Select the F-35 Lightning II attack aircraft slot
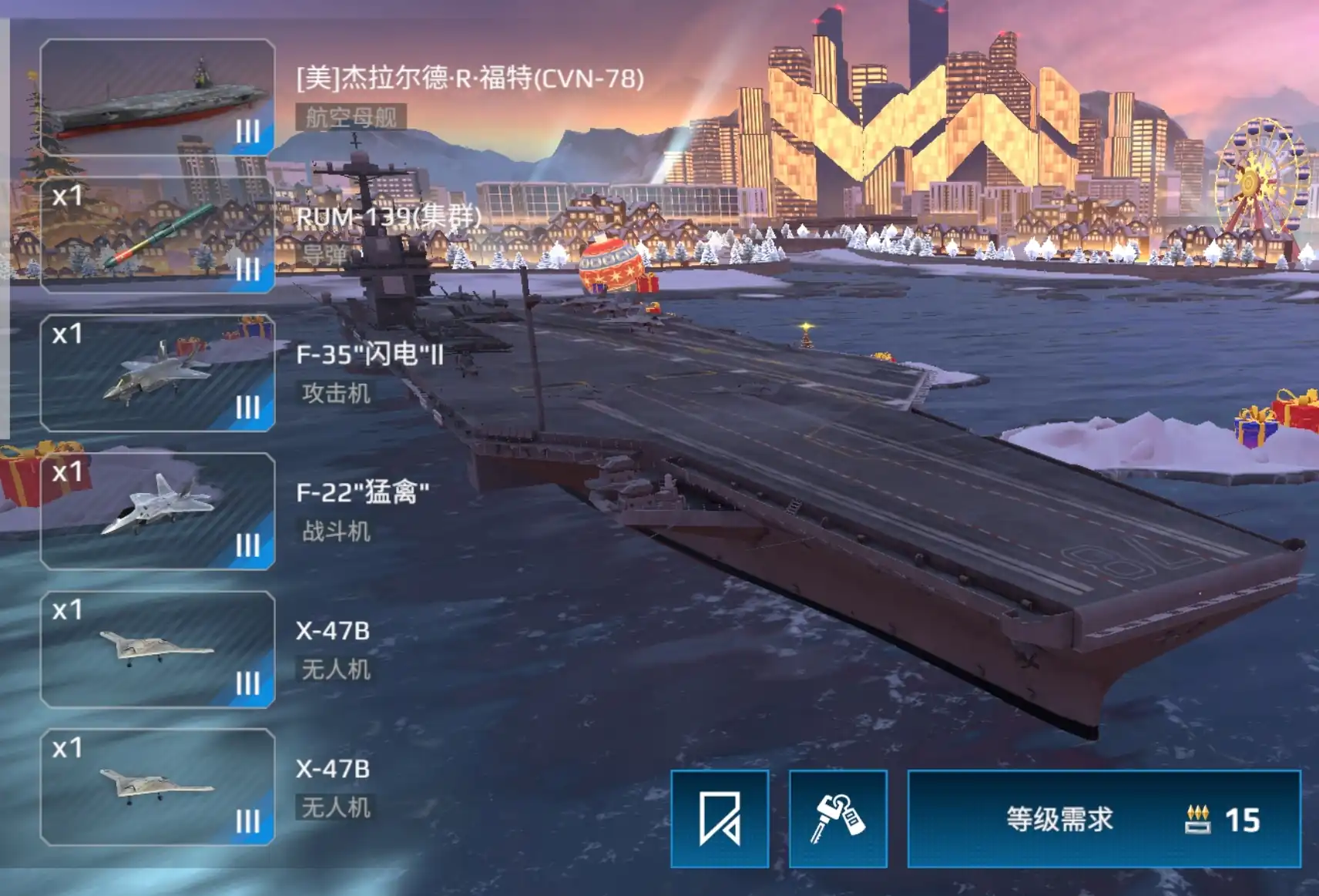Image resolution: width=1319 pixels, height=896 pixels. click(157, 374)
